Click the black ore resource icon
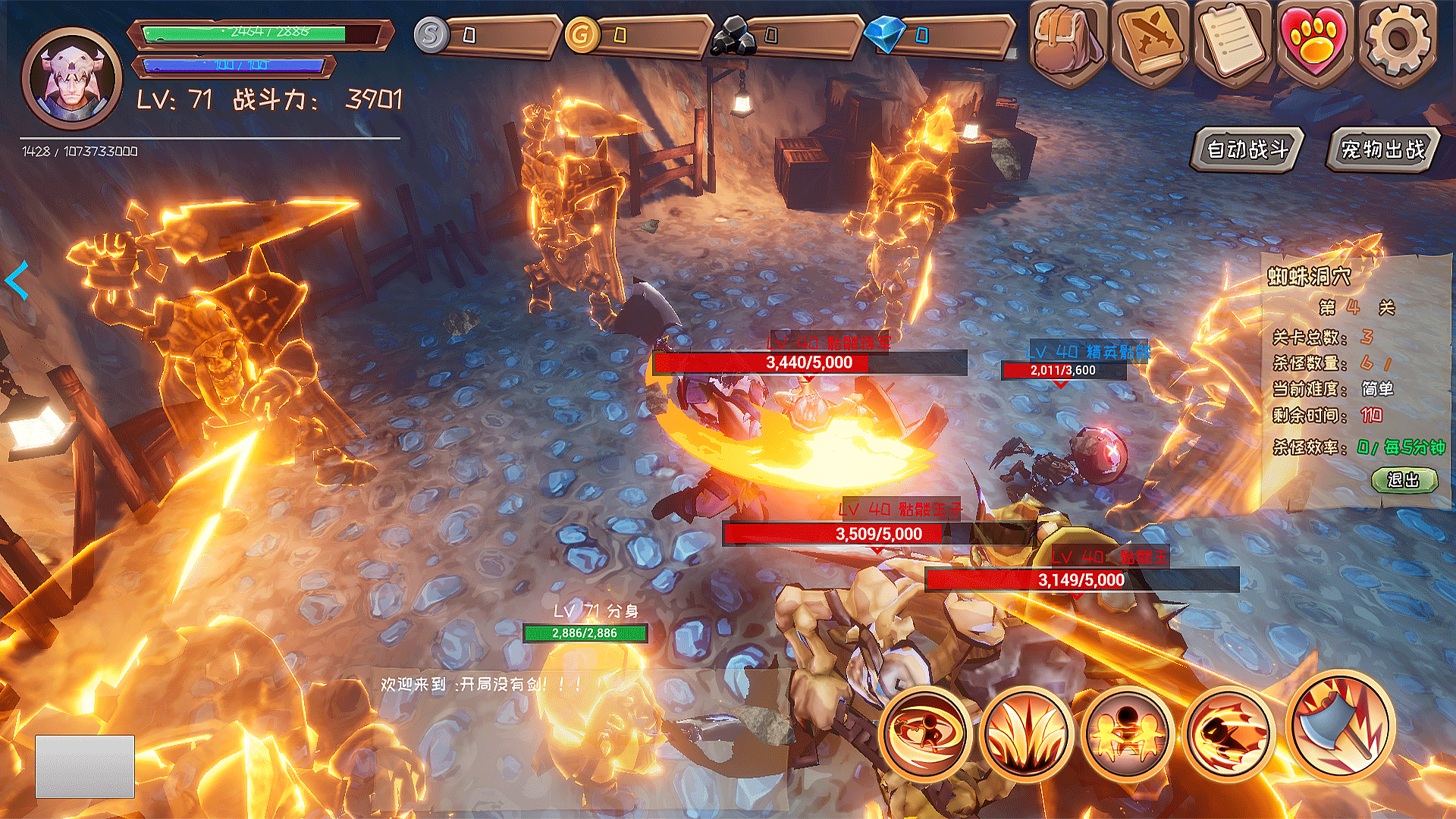This screenshot has width=1456, height=819. coord(733,36)
